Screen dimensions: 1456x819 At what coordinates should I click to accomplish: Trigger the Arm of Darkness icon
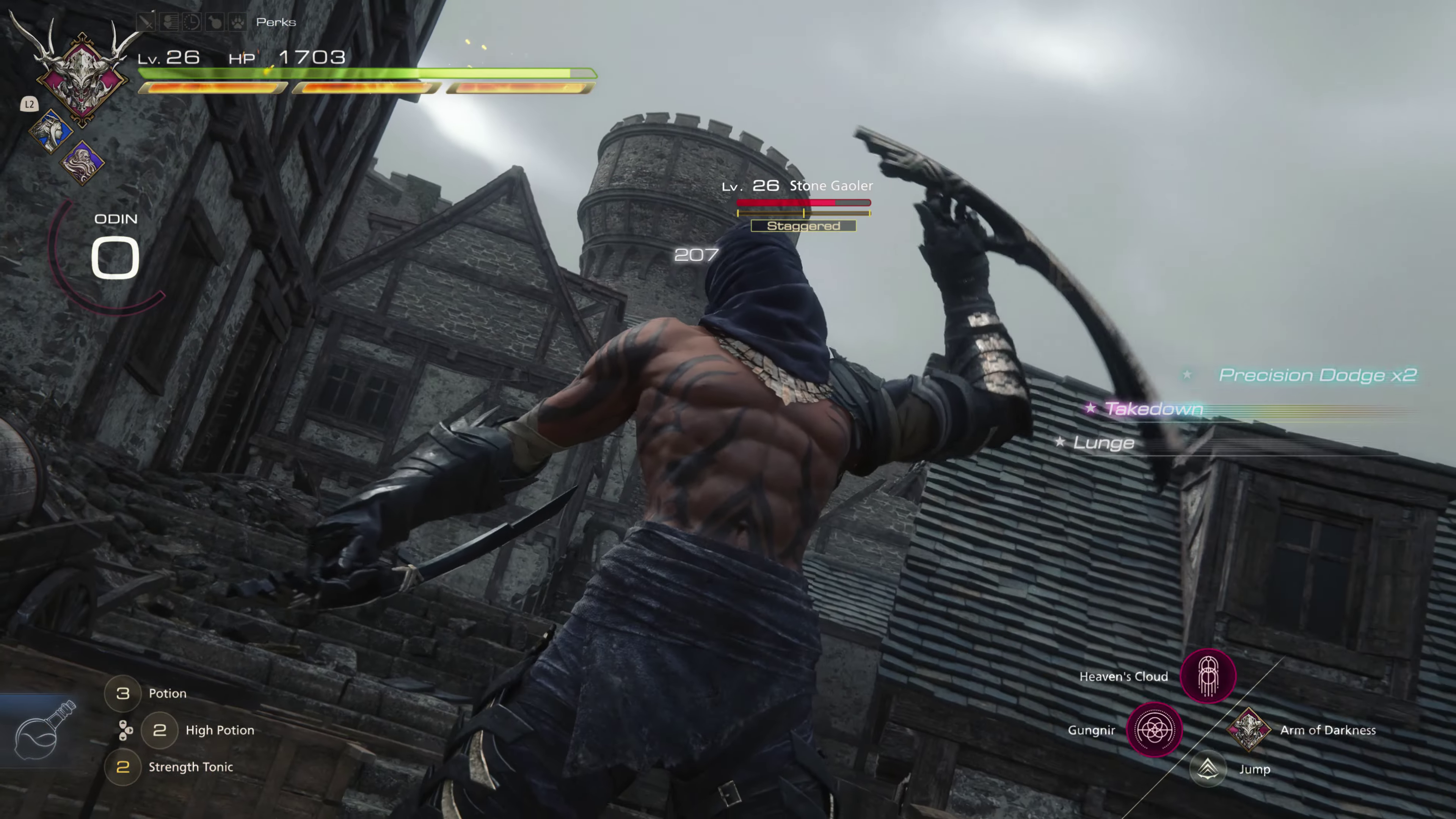pos(1248,730)
